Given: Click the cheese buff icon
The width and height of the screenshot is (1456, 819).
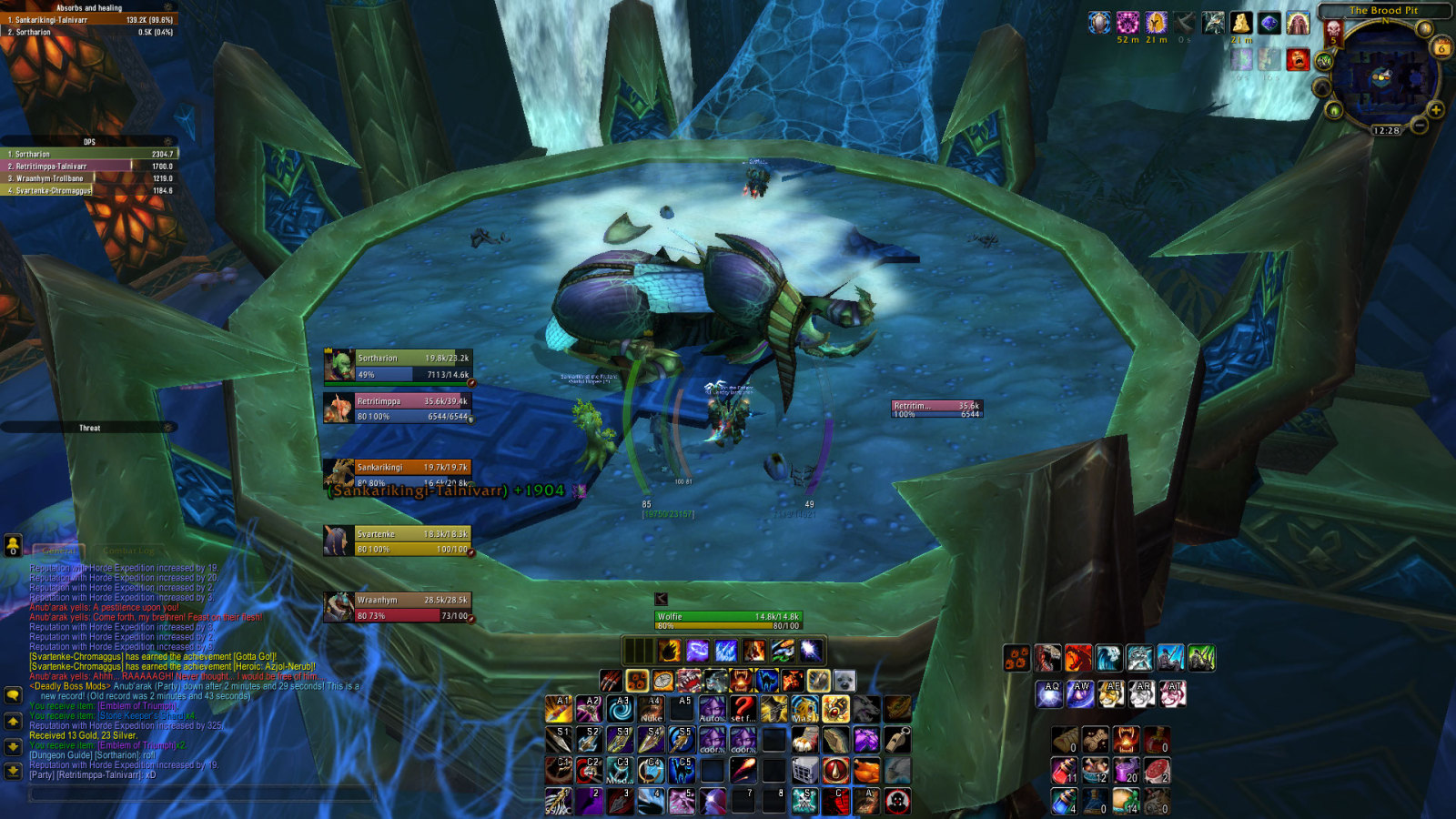Looking at the screenshot, I should 1241,23.
